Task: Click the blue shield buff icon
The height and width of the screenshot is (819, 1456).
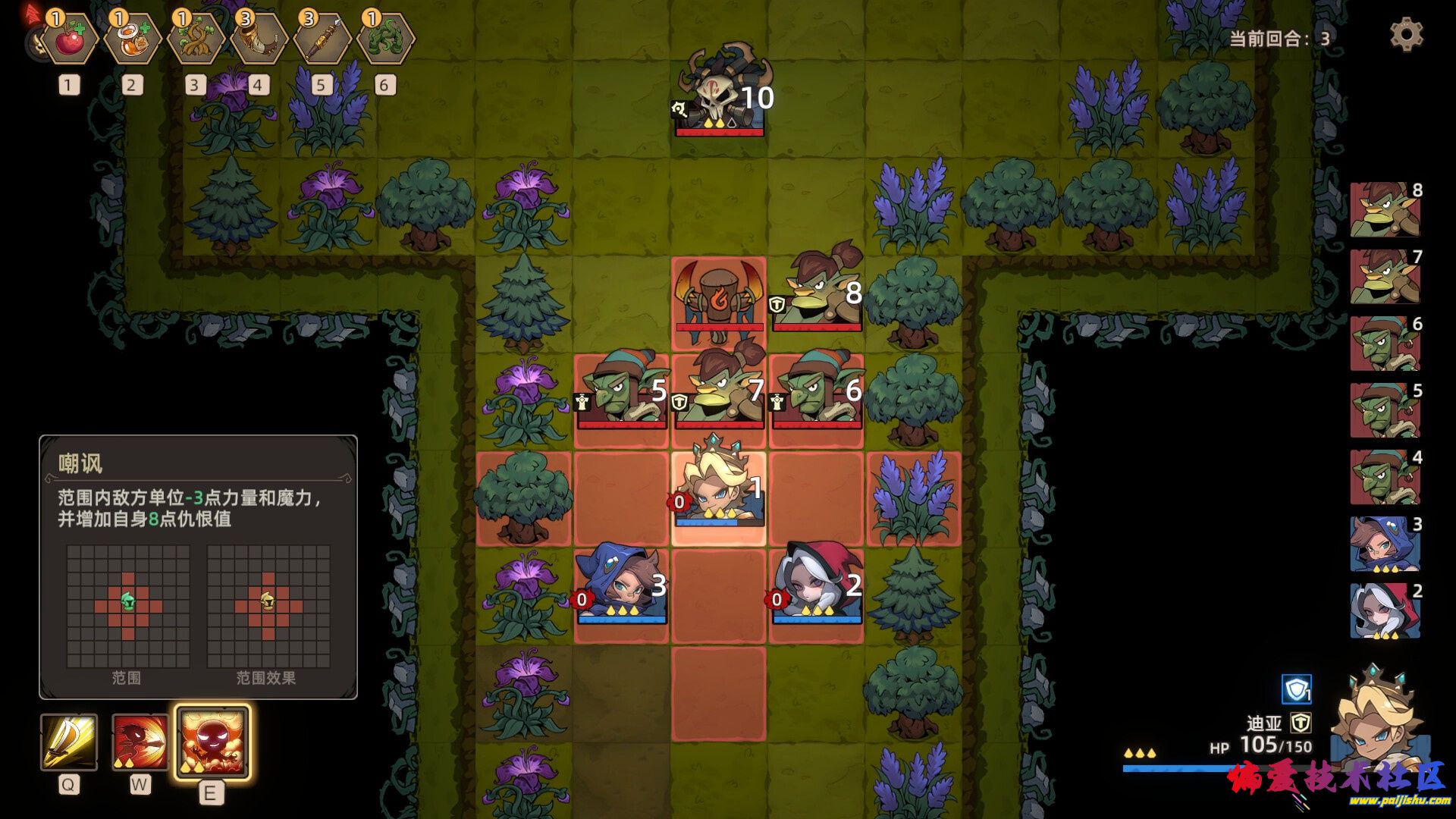Action: (x=1296, y=689)
